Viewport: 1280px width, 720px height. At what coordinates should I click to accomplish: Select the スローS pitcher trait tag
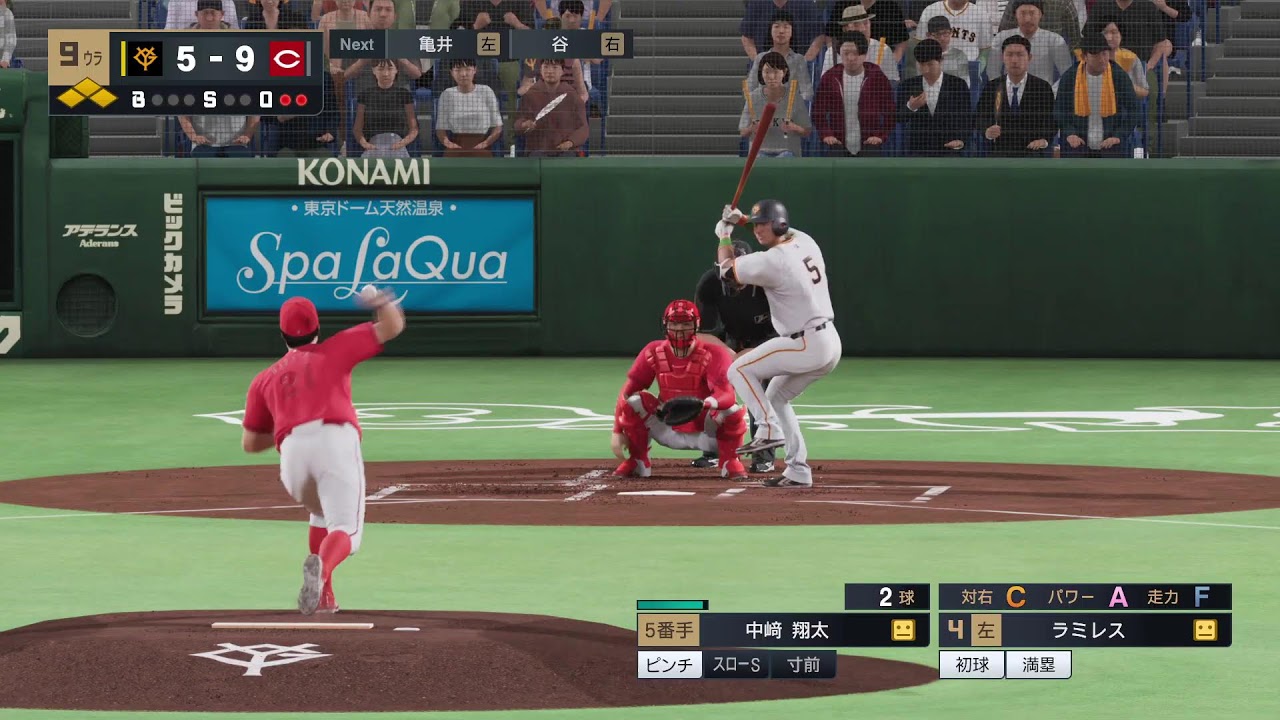736,665
